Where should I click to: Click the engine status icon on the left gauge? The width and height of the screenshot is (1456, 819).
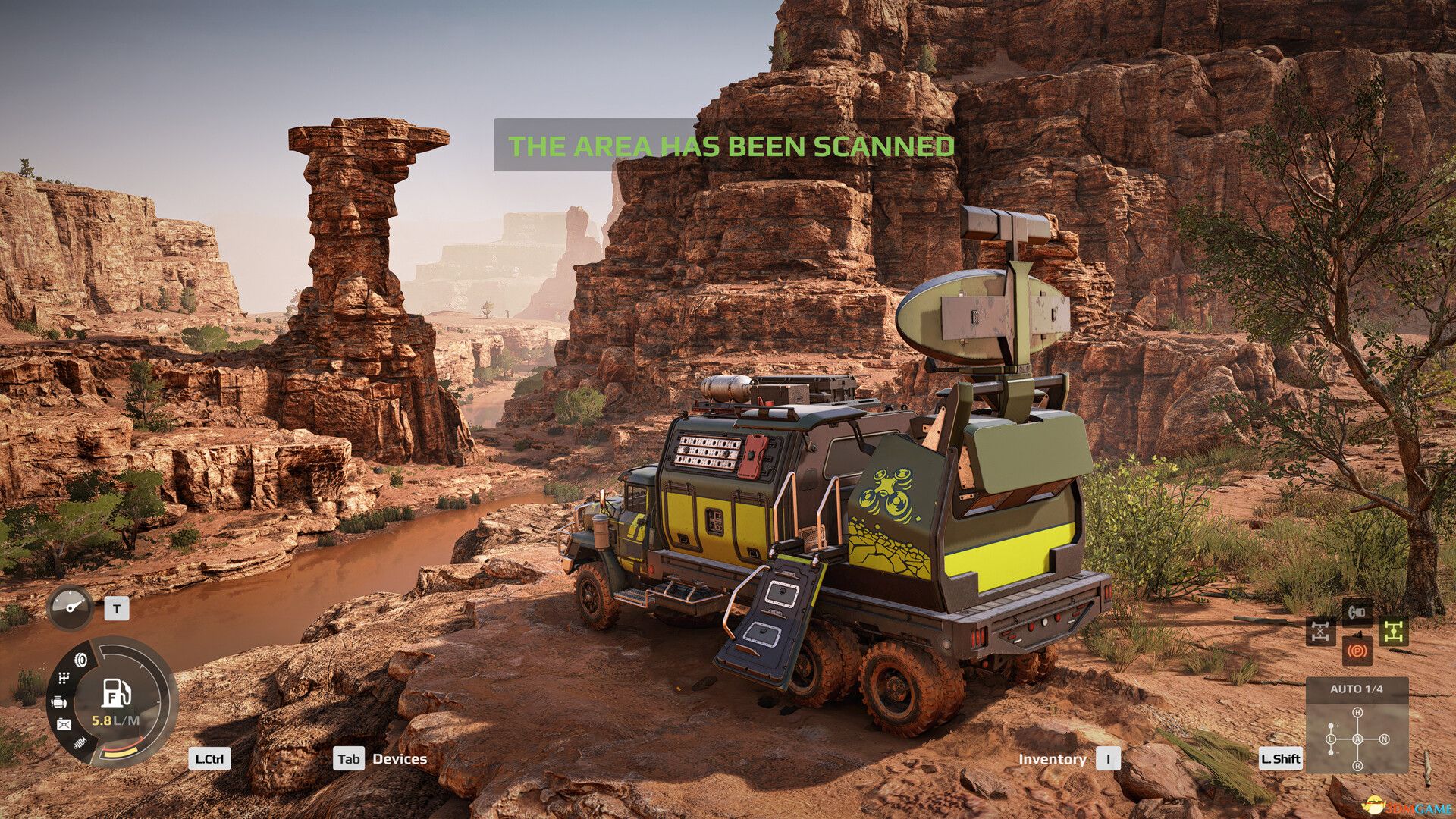pos(59,701)
